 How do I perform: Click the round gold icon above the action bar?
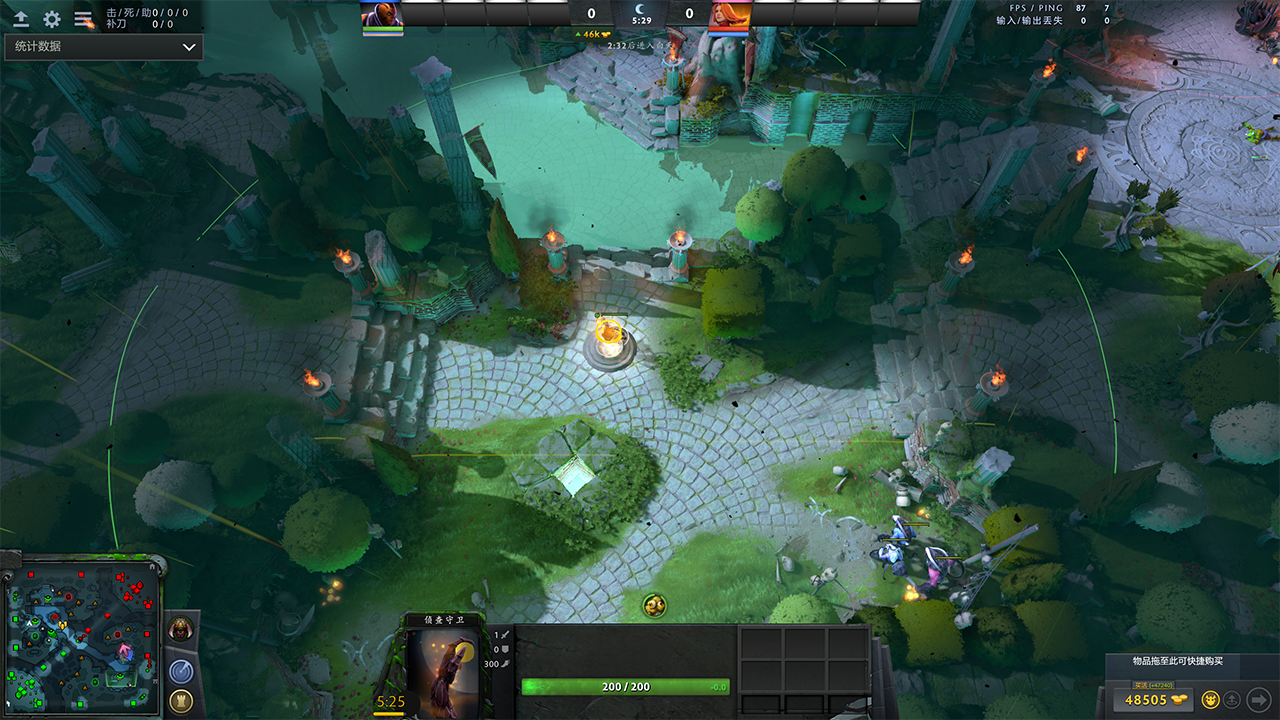pos(655,605)
